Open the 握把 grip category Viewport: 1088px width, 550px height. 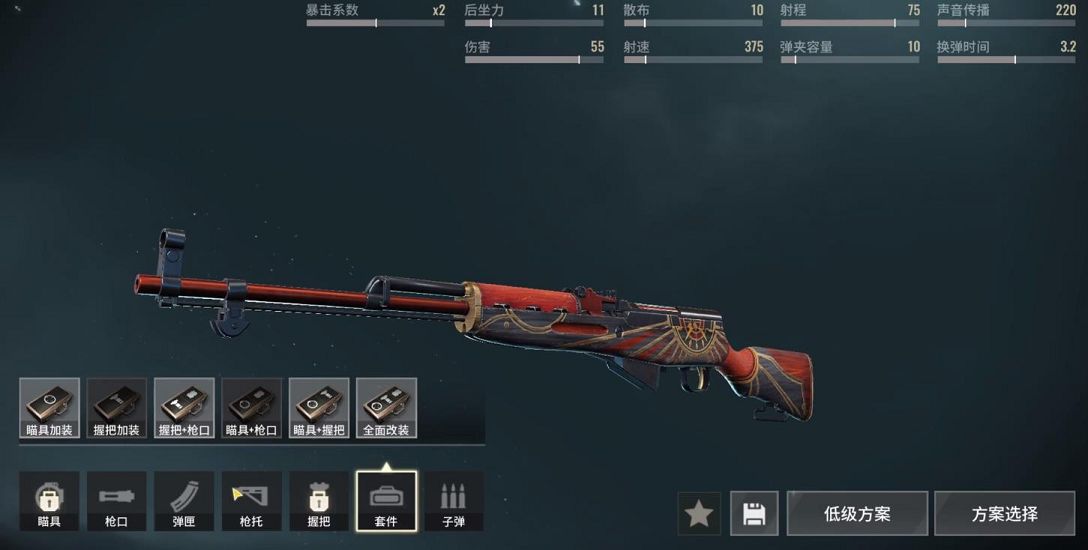coord(319,501)
